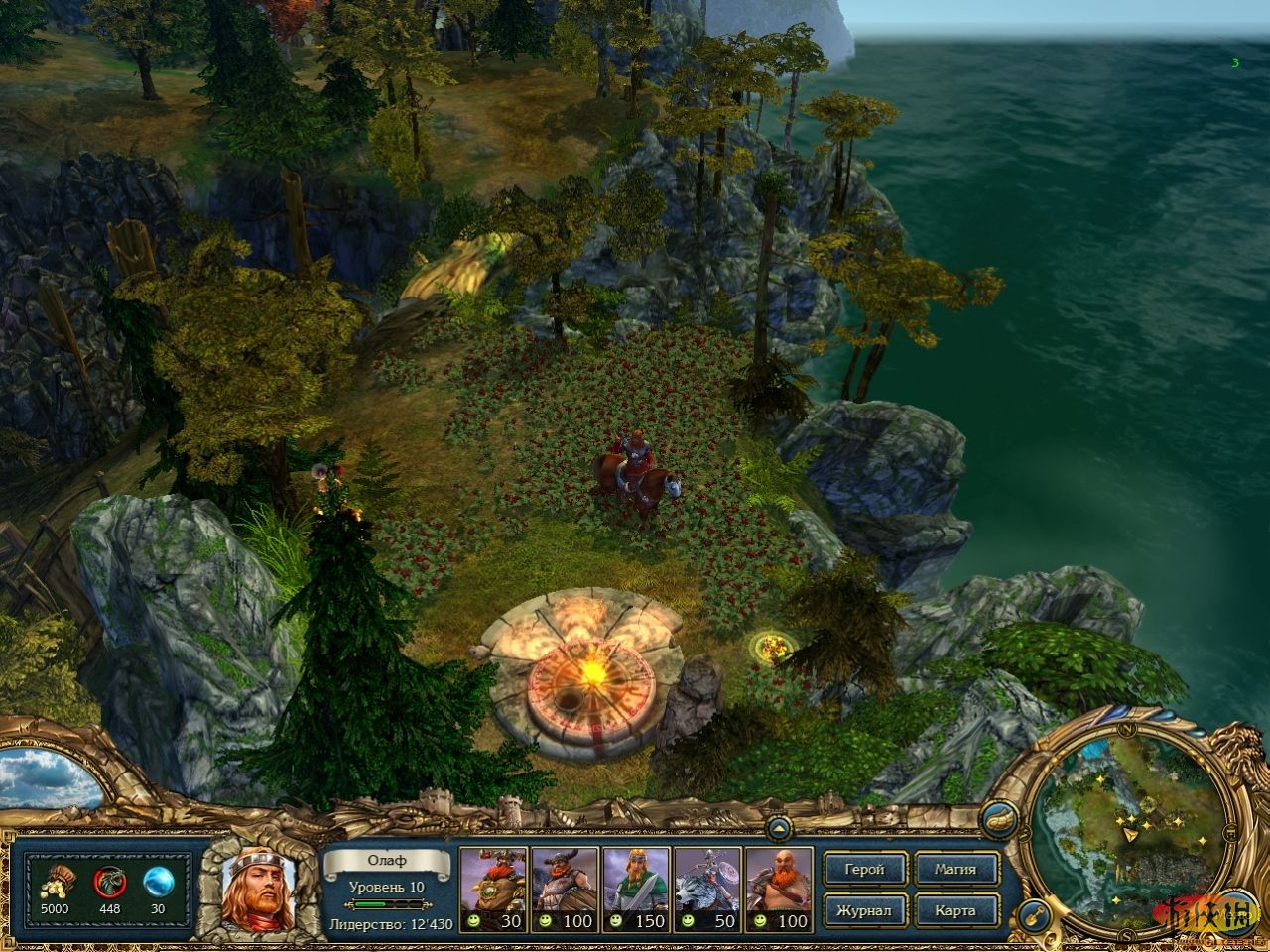Expand the panel with the up-arrow button

[781, 826]
